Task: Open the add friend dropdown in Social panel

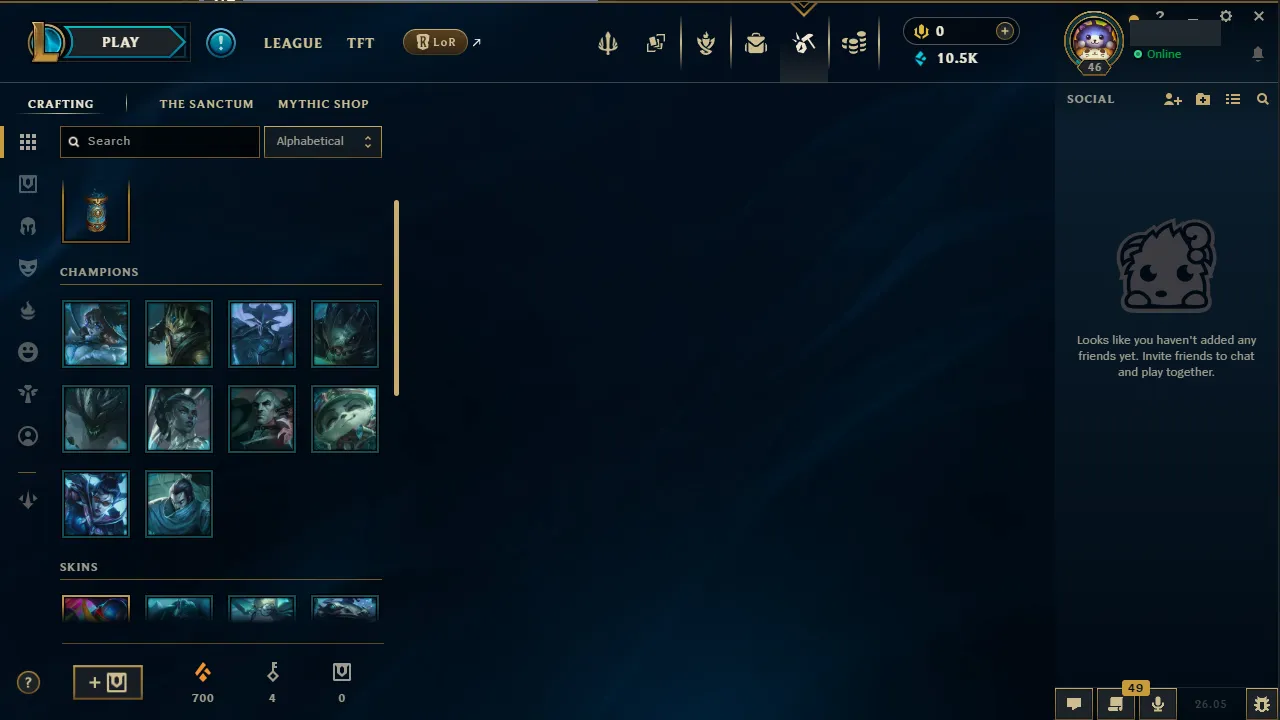Action: click(1172, 99)
